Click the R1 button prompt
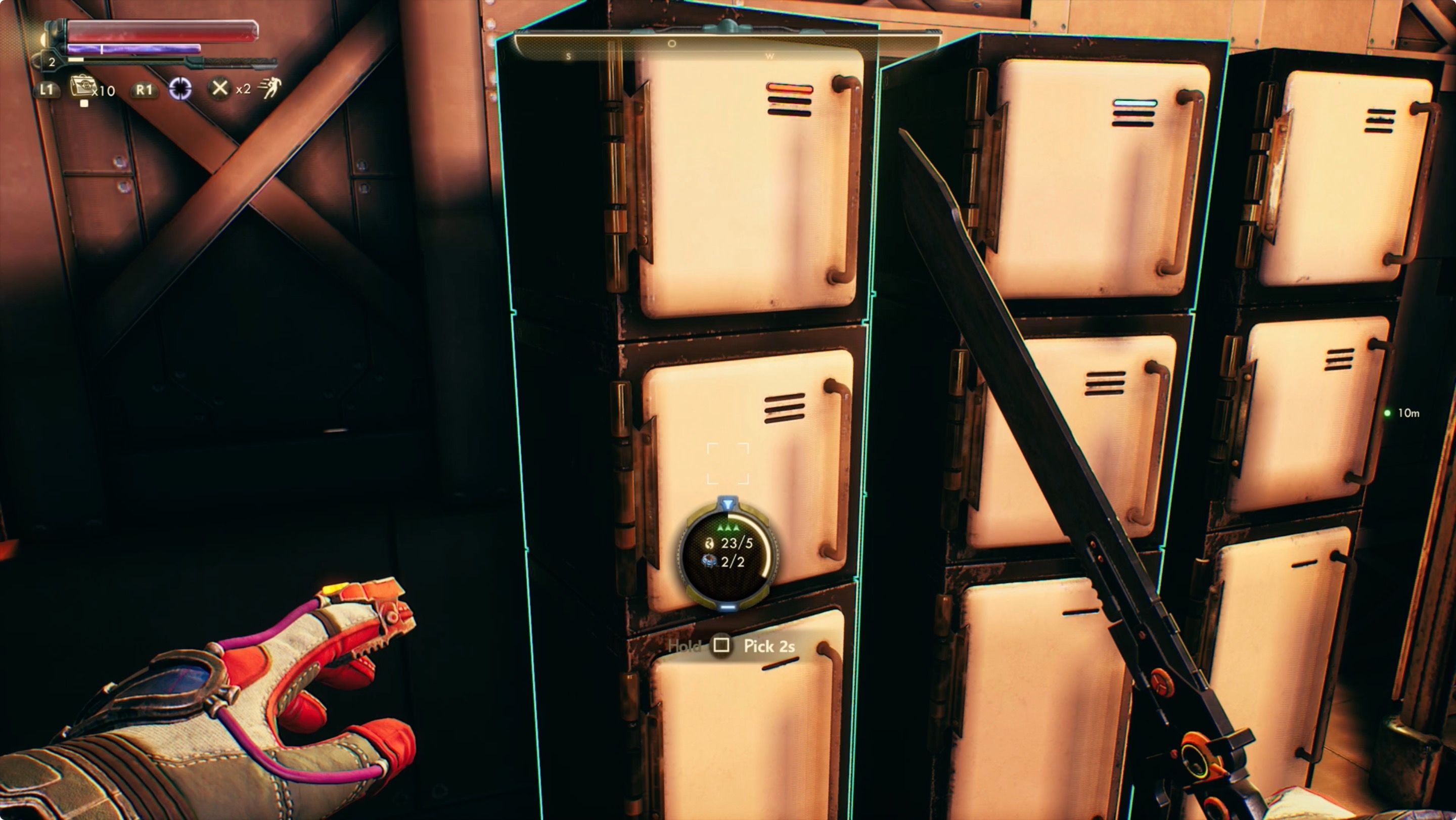The image size is (1456, 820). (x=145, y=92)
